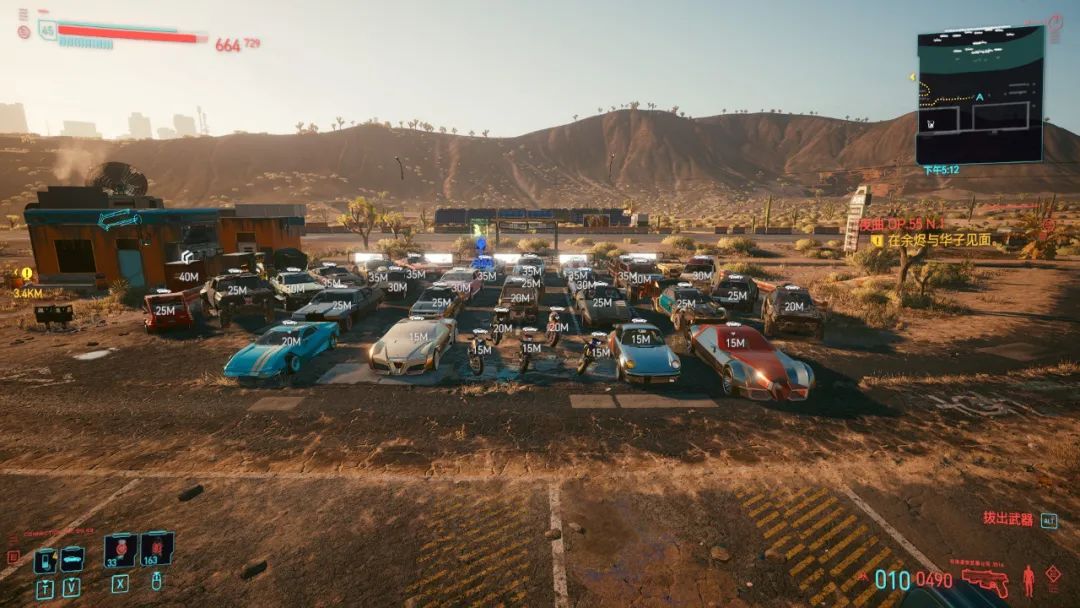Click the level 45 badge beside health bar
Viewport: 1080px width, 608px height.
47,30
